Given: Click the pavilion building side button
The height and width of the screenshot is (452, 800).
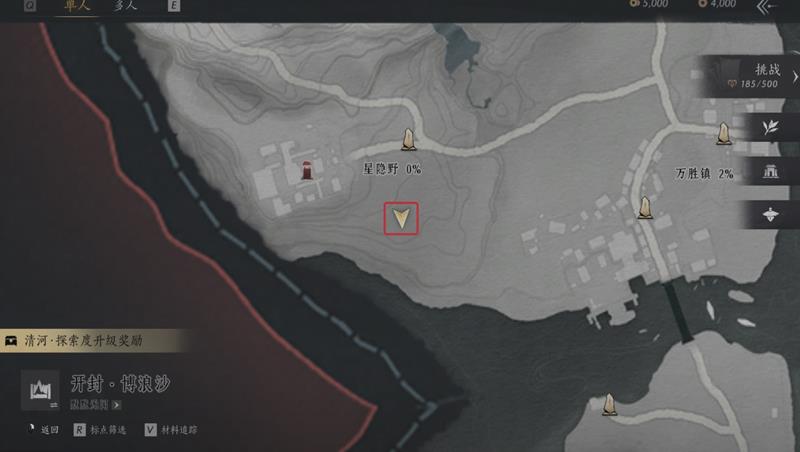Looking at the screenshot, I should pos(770,171).
